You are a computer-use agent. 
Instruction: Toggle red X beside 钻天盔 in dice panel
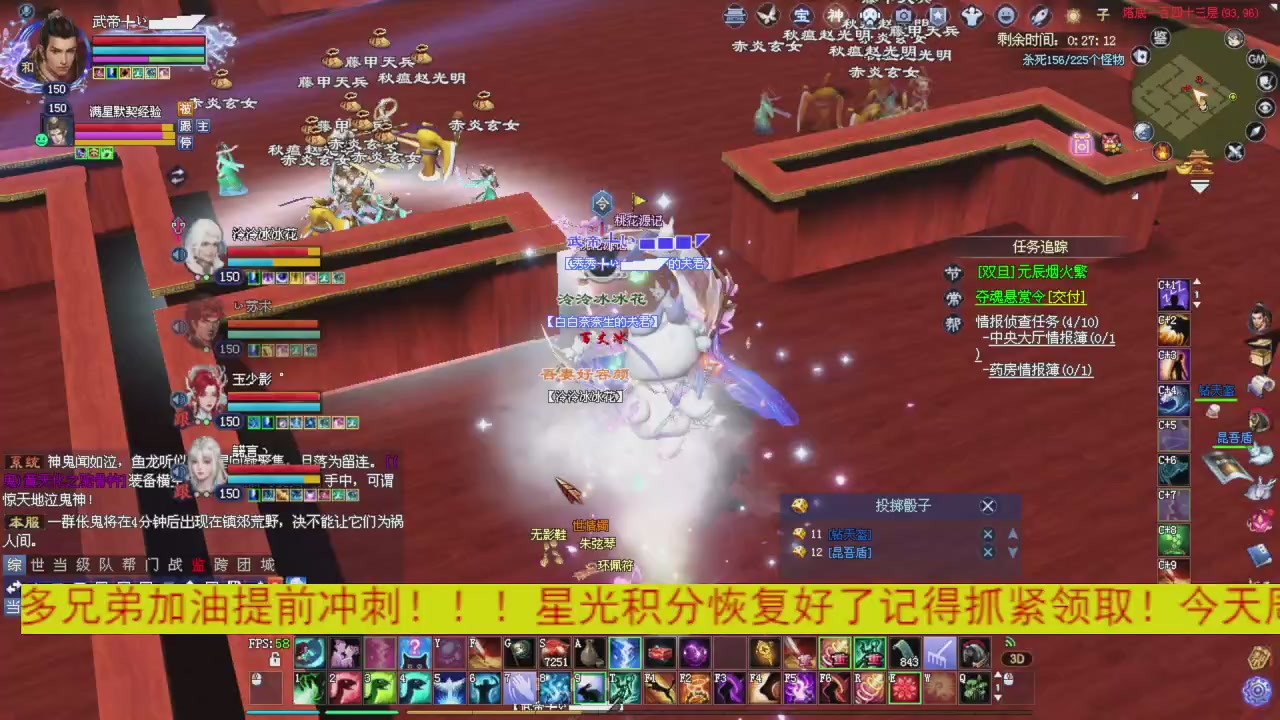(x=987, y=533)
